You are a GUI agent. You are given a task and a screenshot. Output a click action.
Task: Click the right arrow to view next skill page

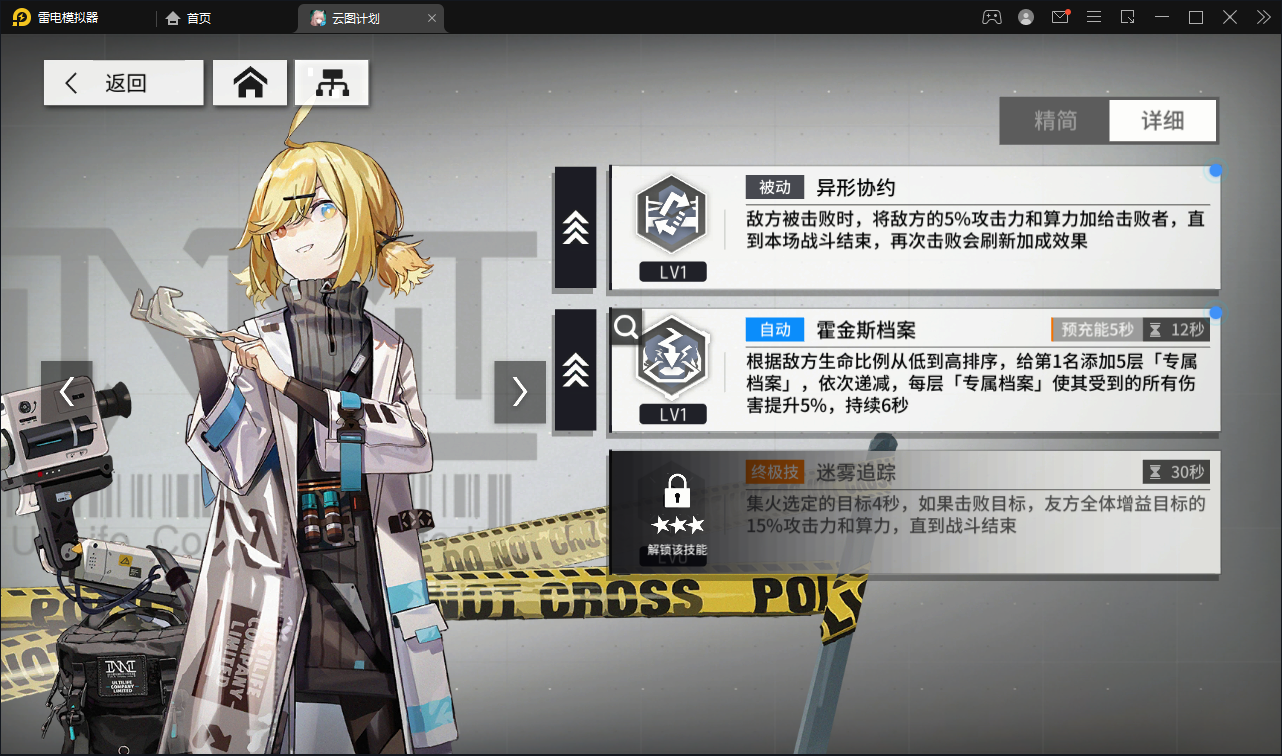tap(519, 392)
